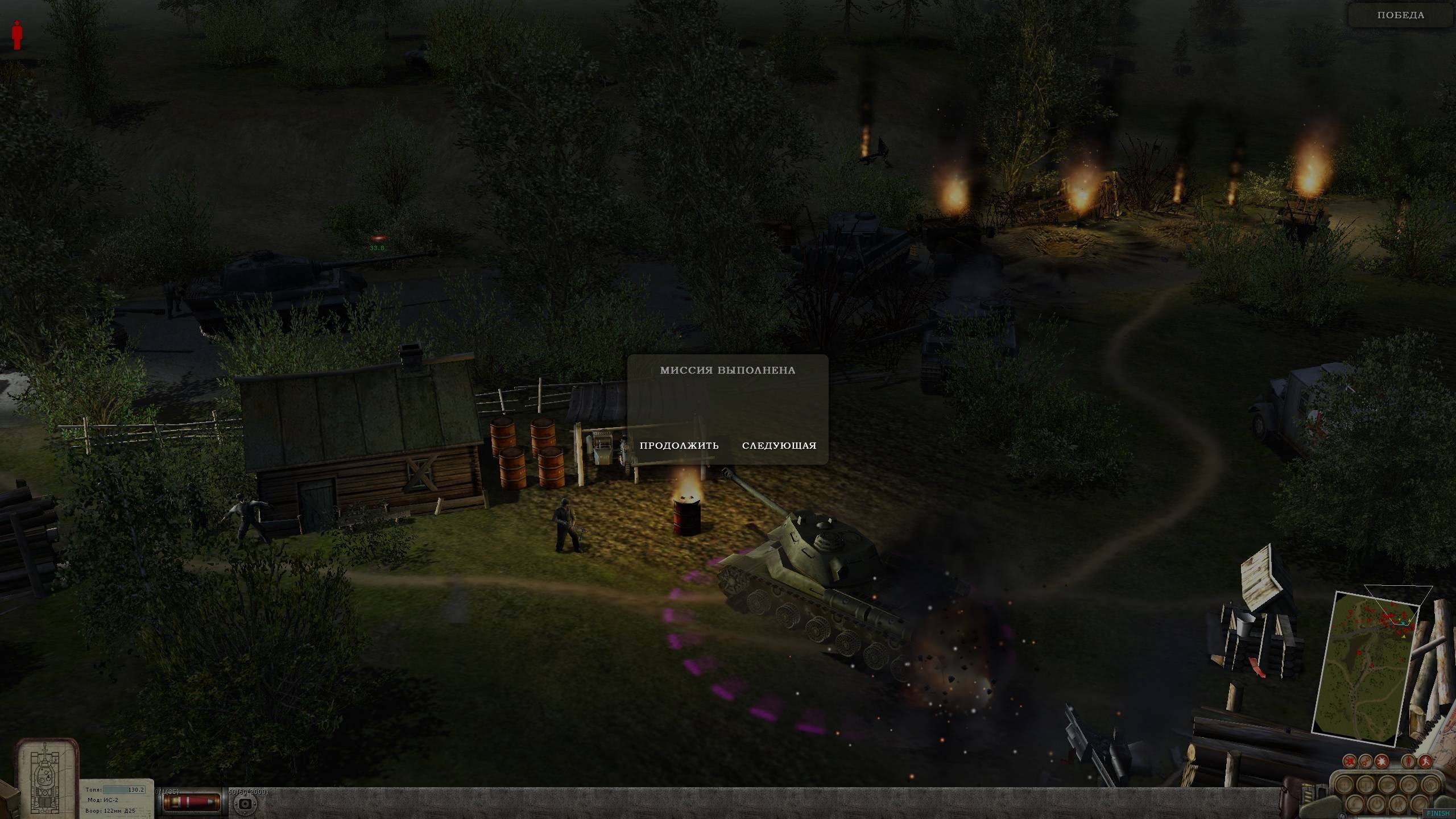Toggle the standing red soldier hold-position order
The image size is (1456, 819).
click(x=1409, y=761)
